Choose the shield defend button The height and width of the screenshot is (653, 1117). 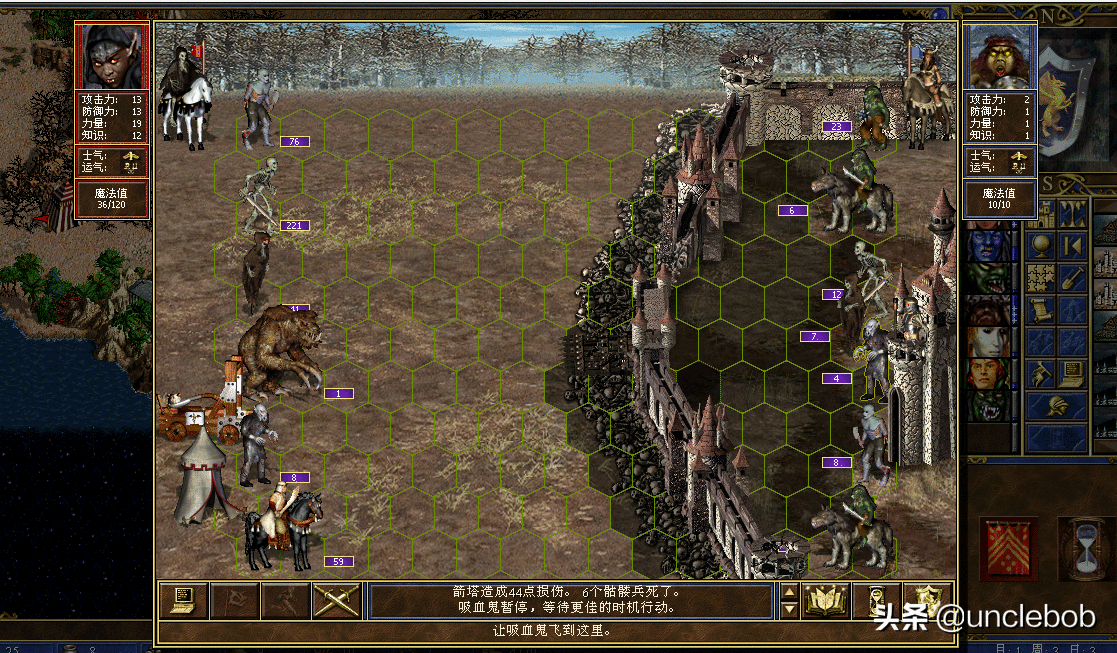click(x=927, y=600)
